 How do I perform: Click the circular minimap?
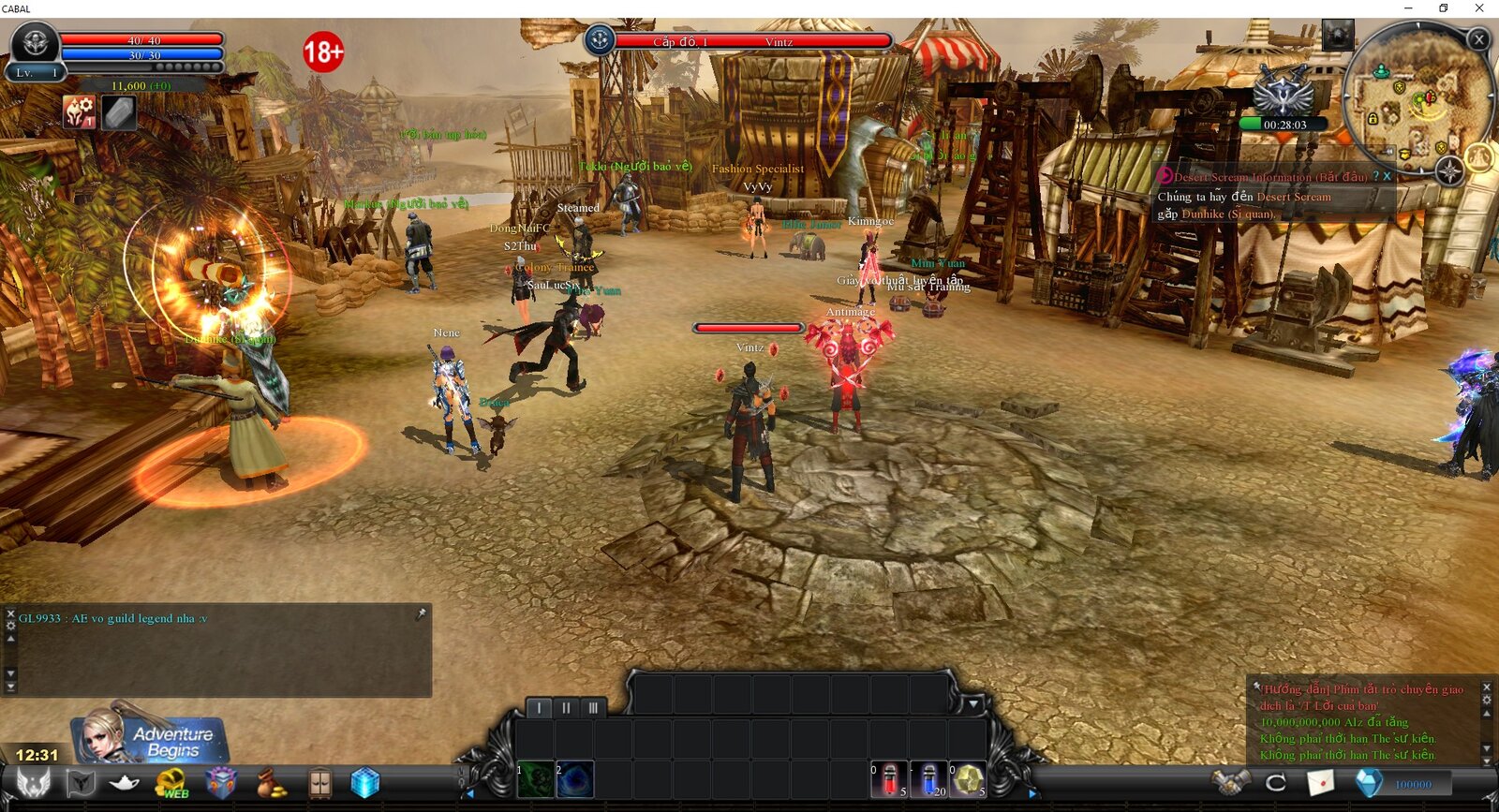tap(1415, 98)
